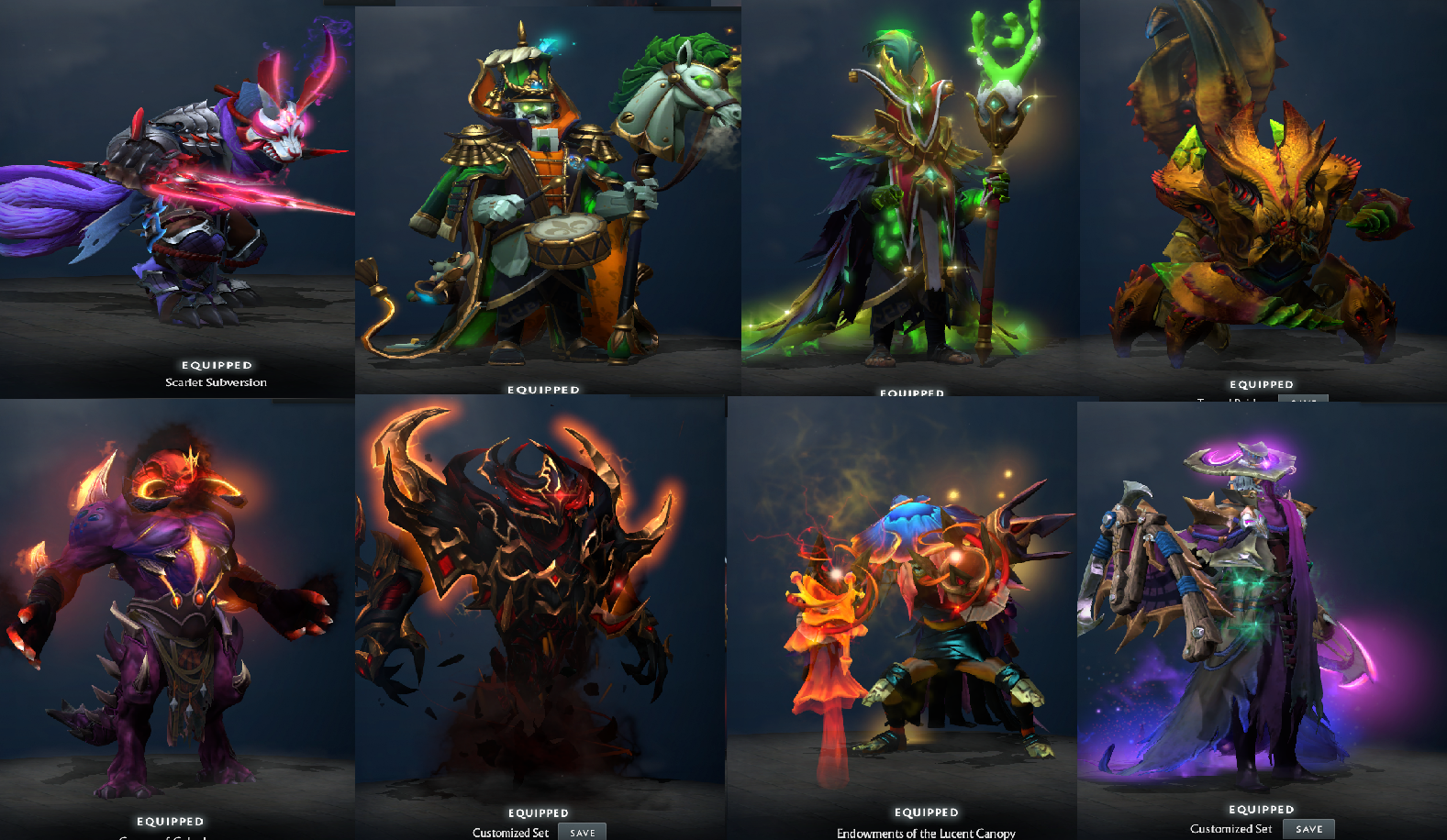This screenshot has width=1447, height=840.
Task: Click SAVE next to Customized Set under the fiend
Action: click(582, 832)
